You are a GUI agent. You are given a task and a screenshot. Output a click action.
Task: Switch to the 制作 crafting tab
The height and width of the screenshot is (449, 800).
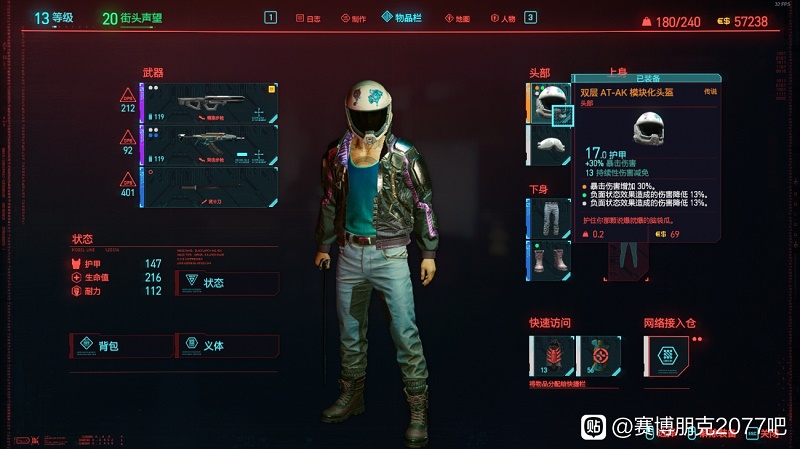click(352, 18)
